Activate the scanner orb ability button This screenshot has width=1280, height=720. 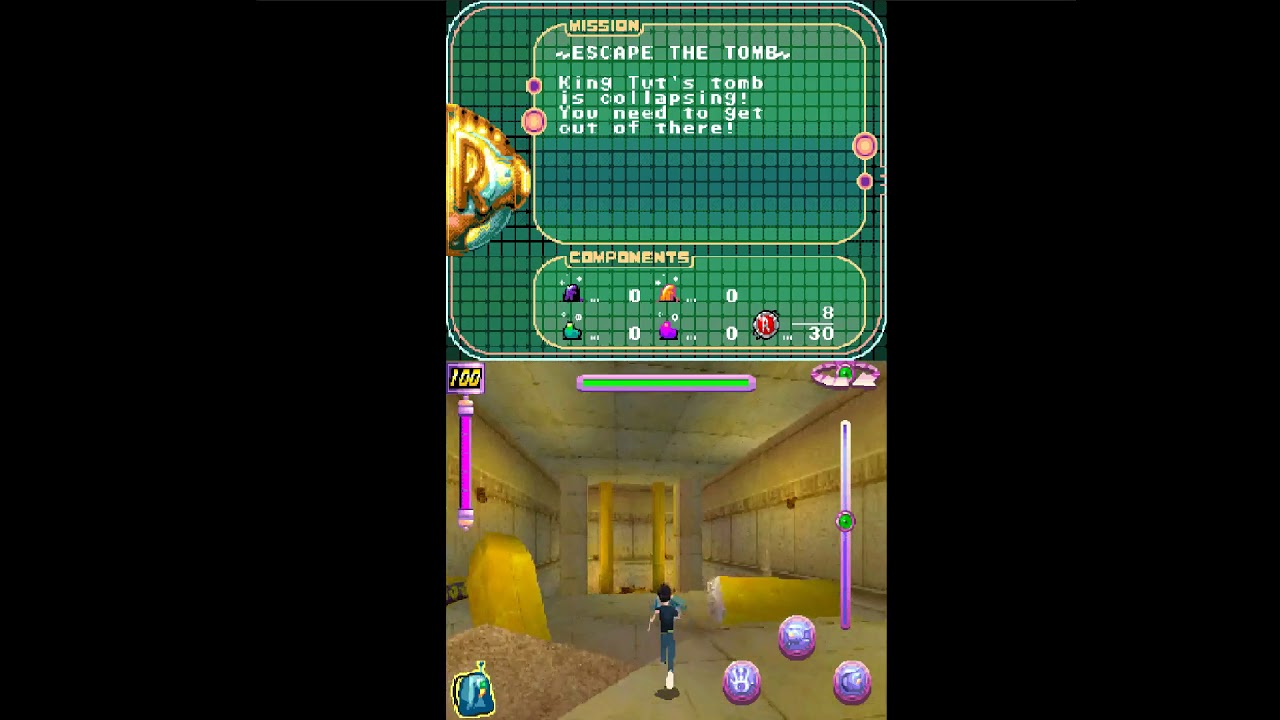coord(852,681)
